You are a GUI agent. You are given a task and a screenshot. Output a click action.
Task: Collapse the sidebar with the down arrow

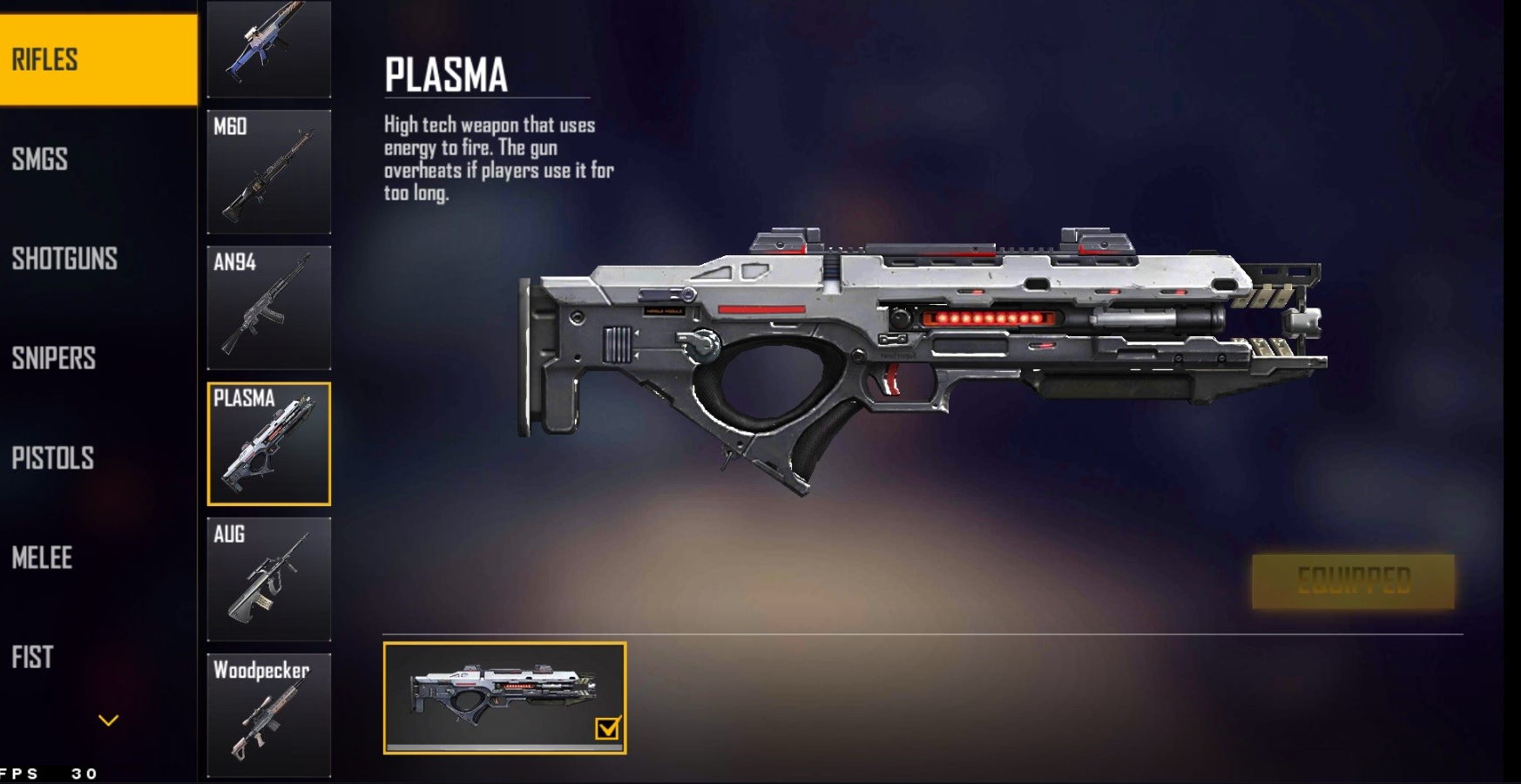(108, 720)
